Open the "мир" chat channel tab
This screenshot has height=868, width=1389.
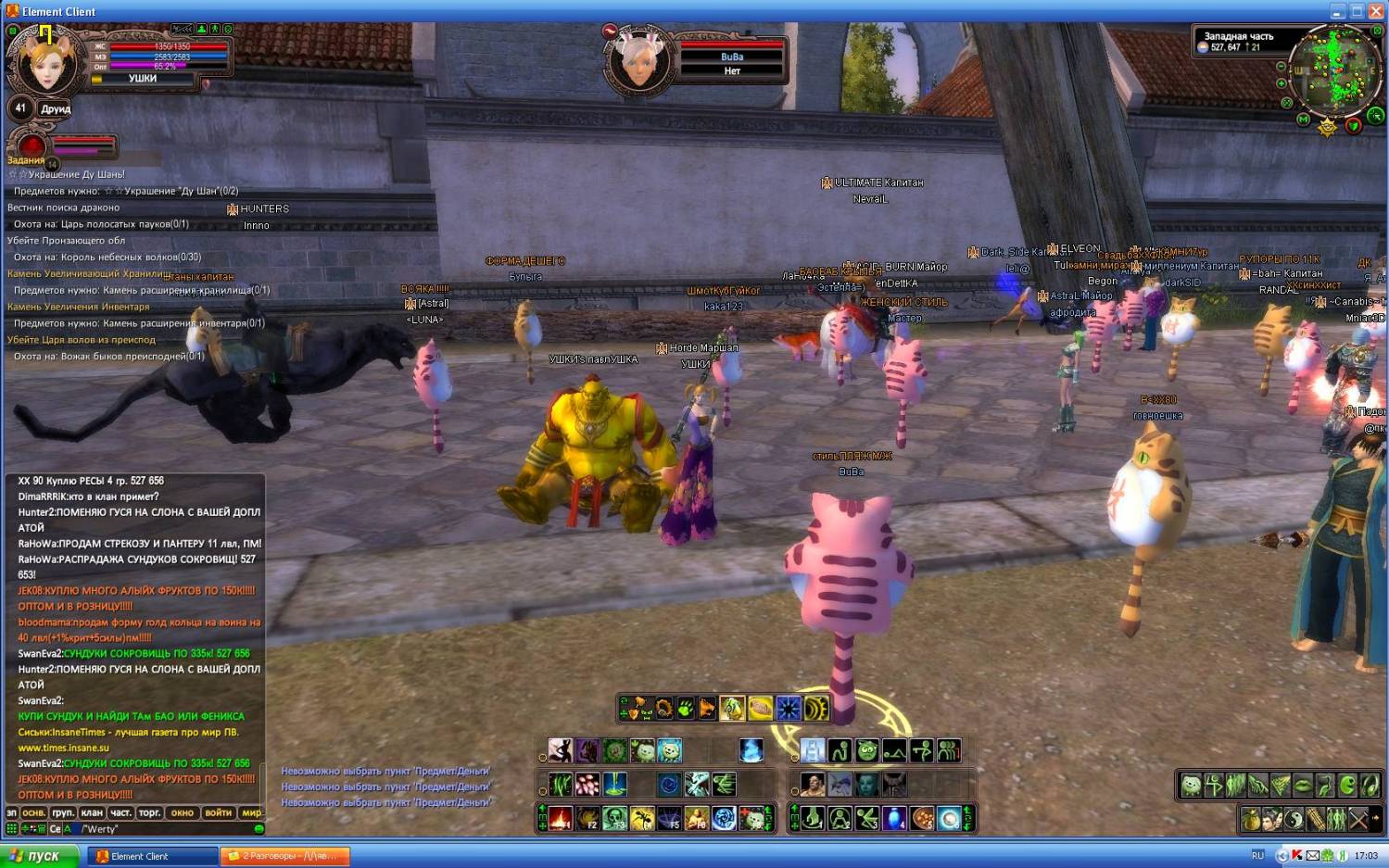[251, 812]
